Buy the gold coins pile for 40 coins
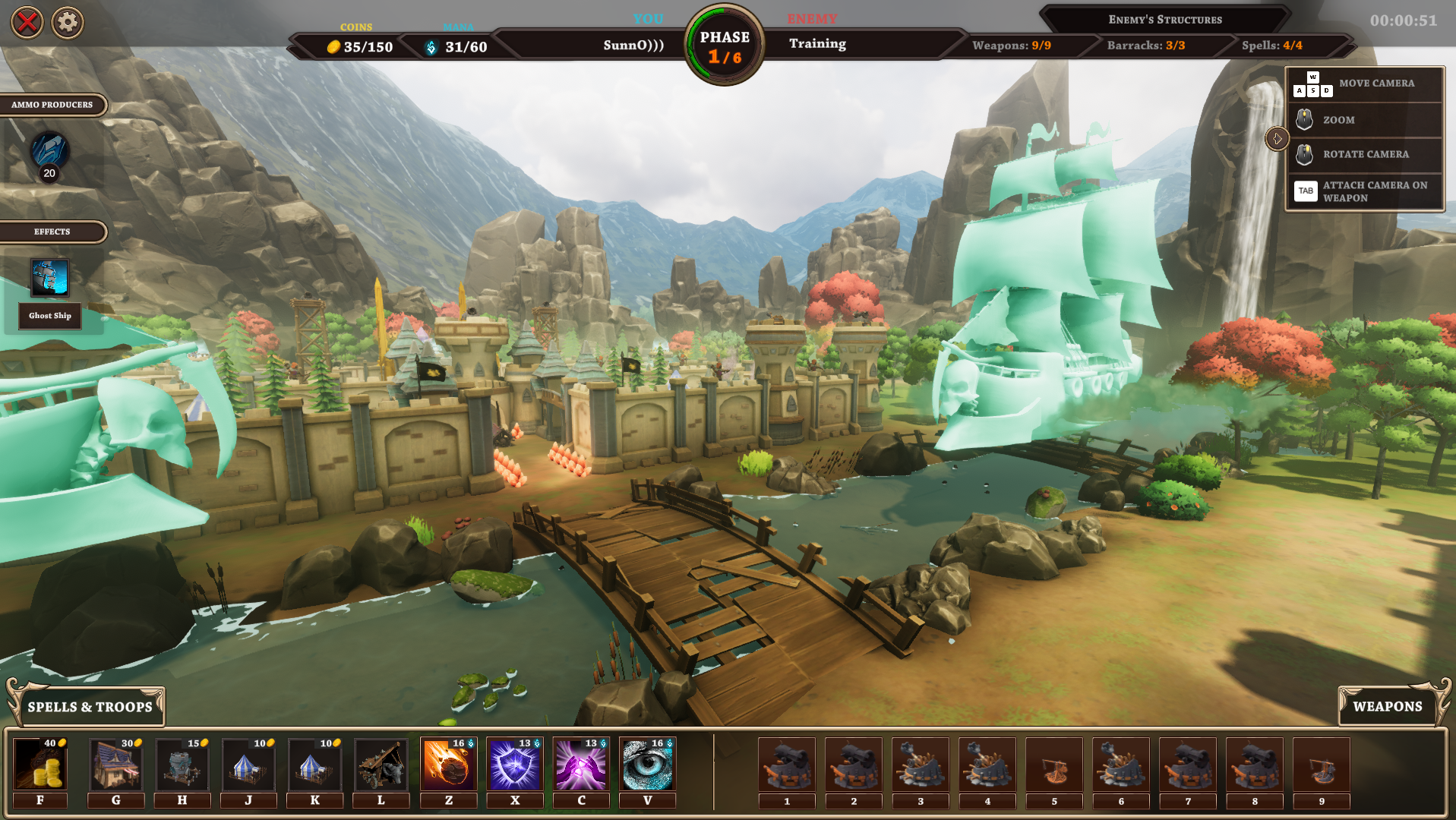 coord(40,765)
